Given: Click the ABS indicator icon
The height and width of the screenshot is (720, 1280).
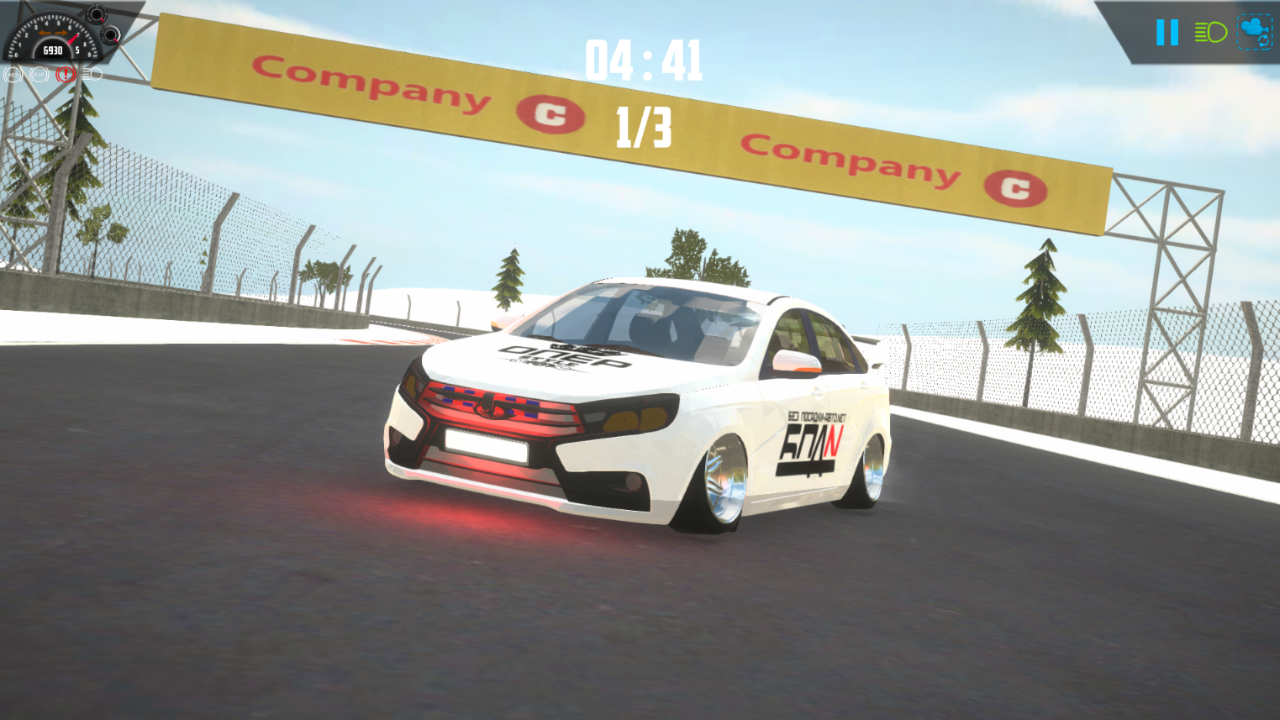Looking at the screenshot, I should click(x=13, y=74).
